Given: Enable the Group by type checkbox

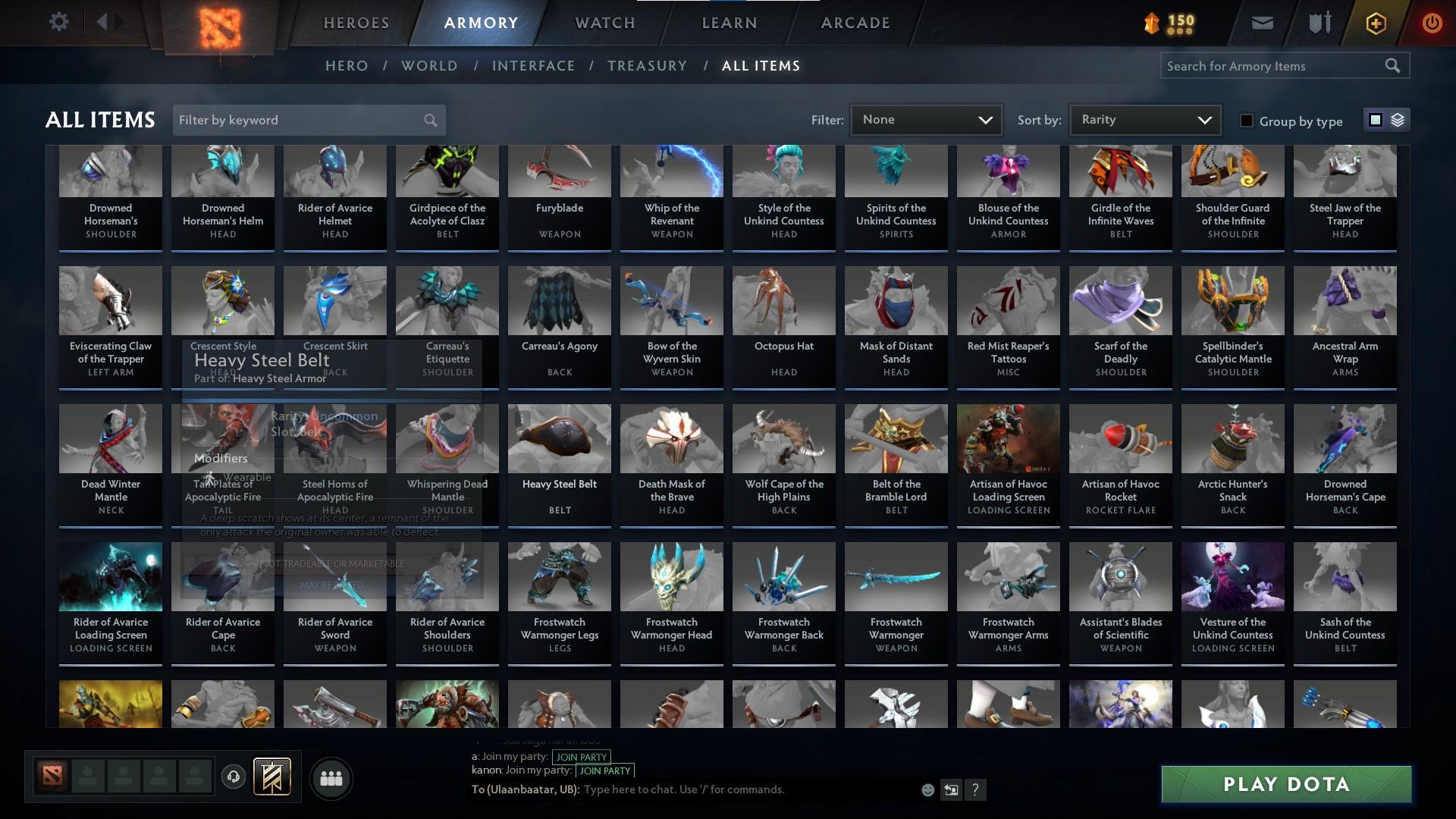Looking at the screenshot, I should [x=1246, y=120].
